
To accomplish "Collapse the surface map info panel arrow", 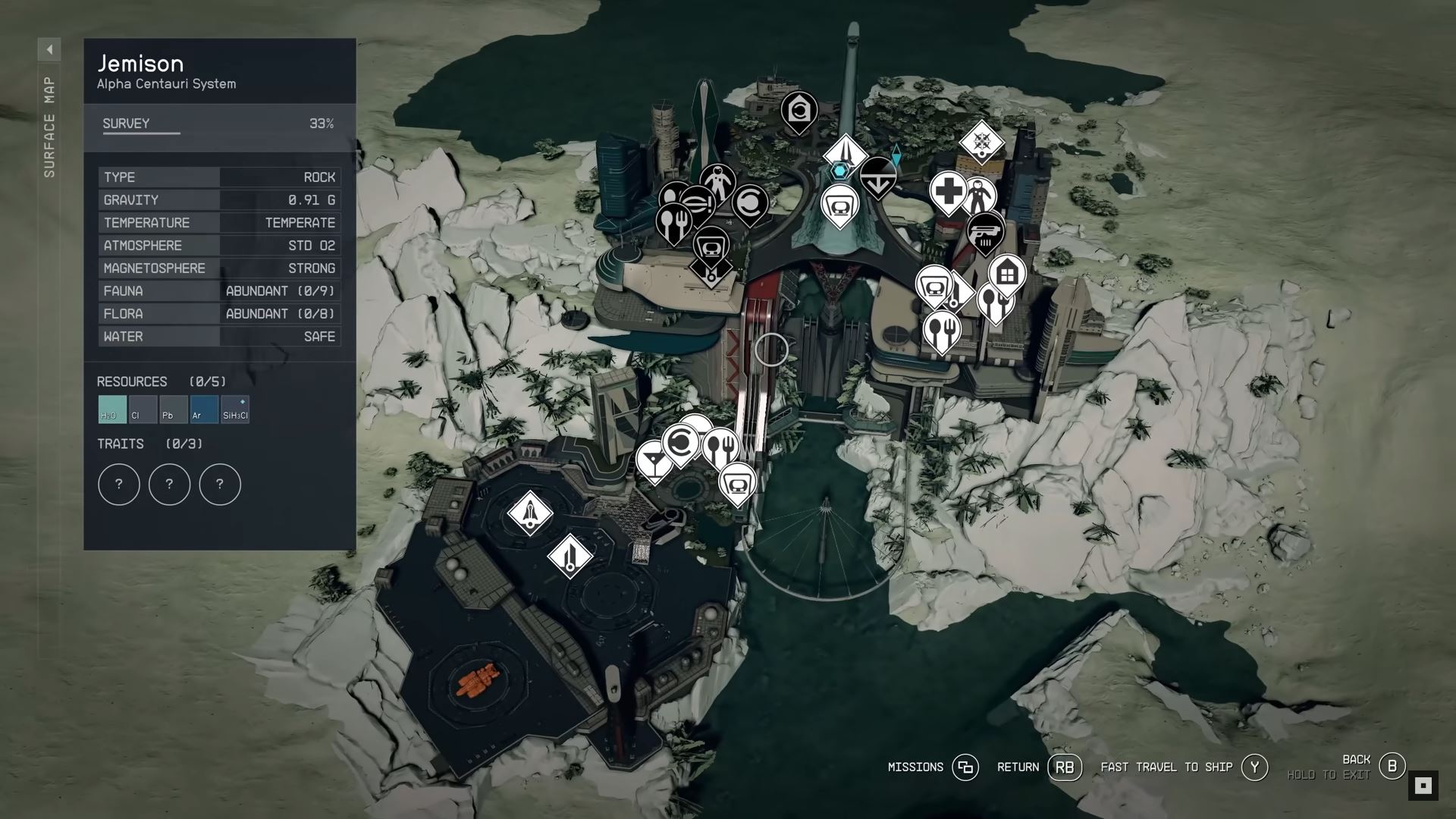I will pos(49,50).
